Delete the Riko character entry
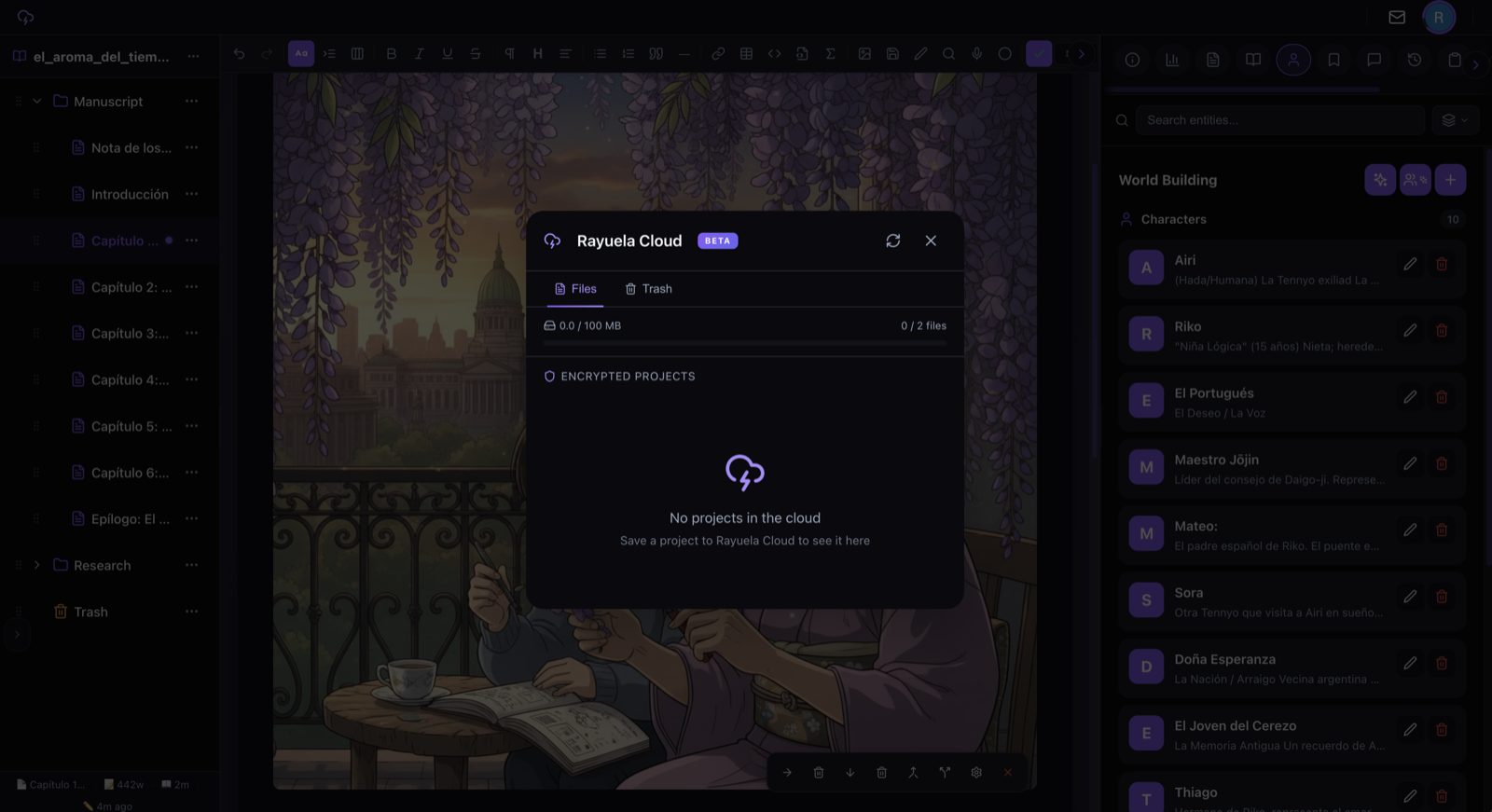Viewport: 1492px width, 812px height. point(1442,330)
